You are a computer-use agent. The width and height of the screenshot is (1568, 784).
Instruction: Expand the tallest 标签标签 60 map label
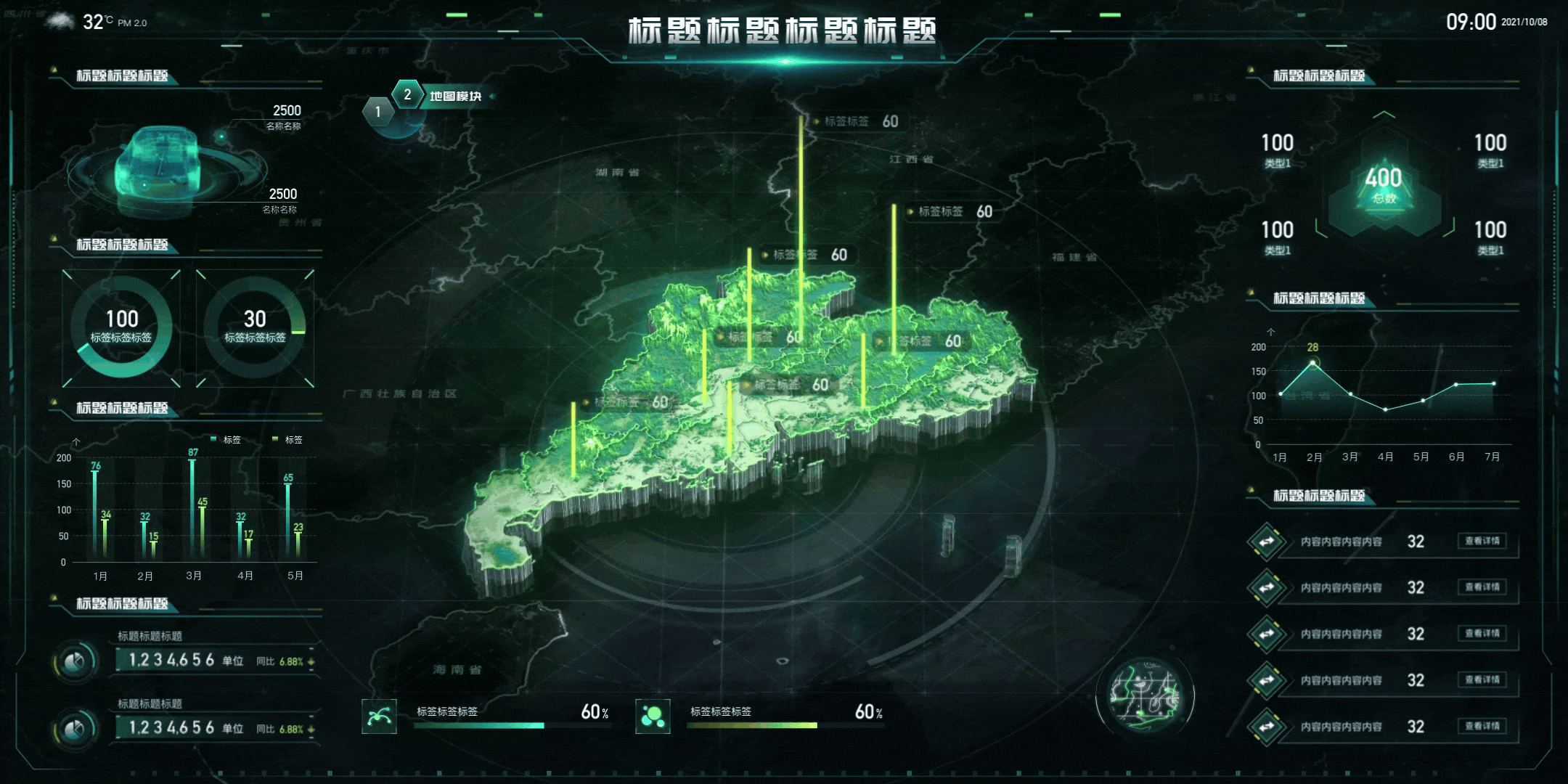point(860,121)
